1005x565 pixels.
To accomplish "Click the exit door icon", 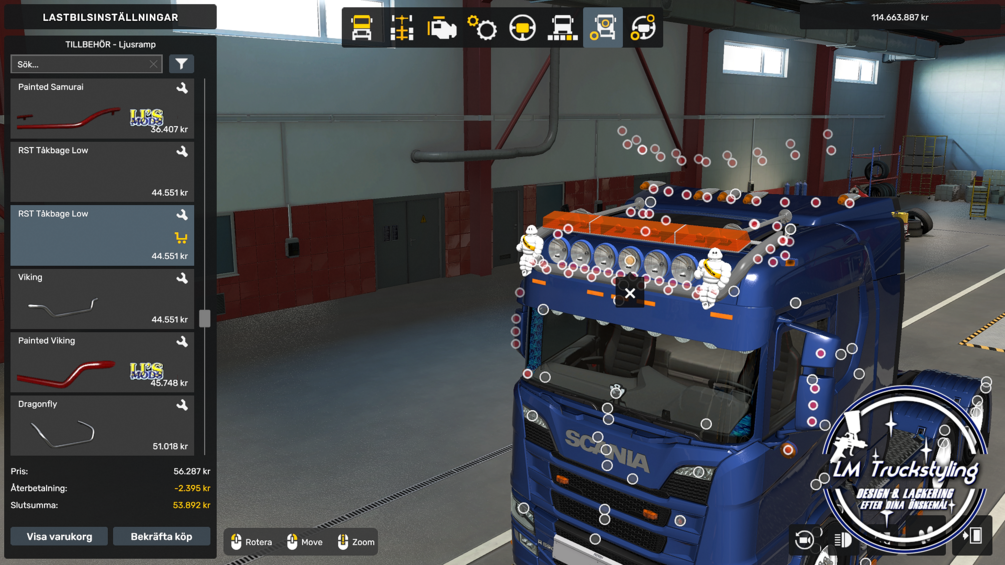I will (x=972, y=537).
